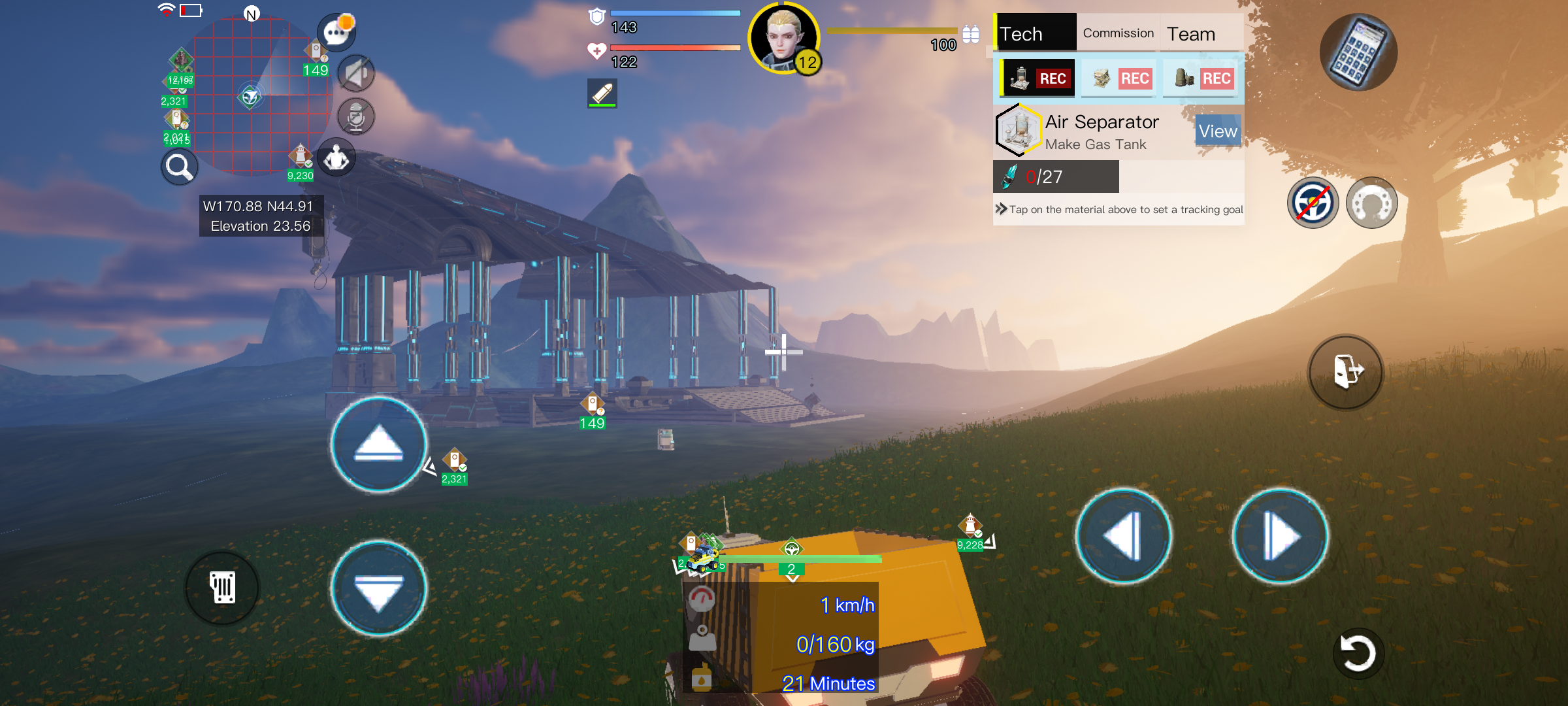Open the chat bubble icon

pyautogui.click(x=336, y=31)
